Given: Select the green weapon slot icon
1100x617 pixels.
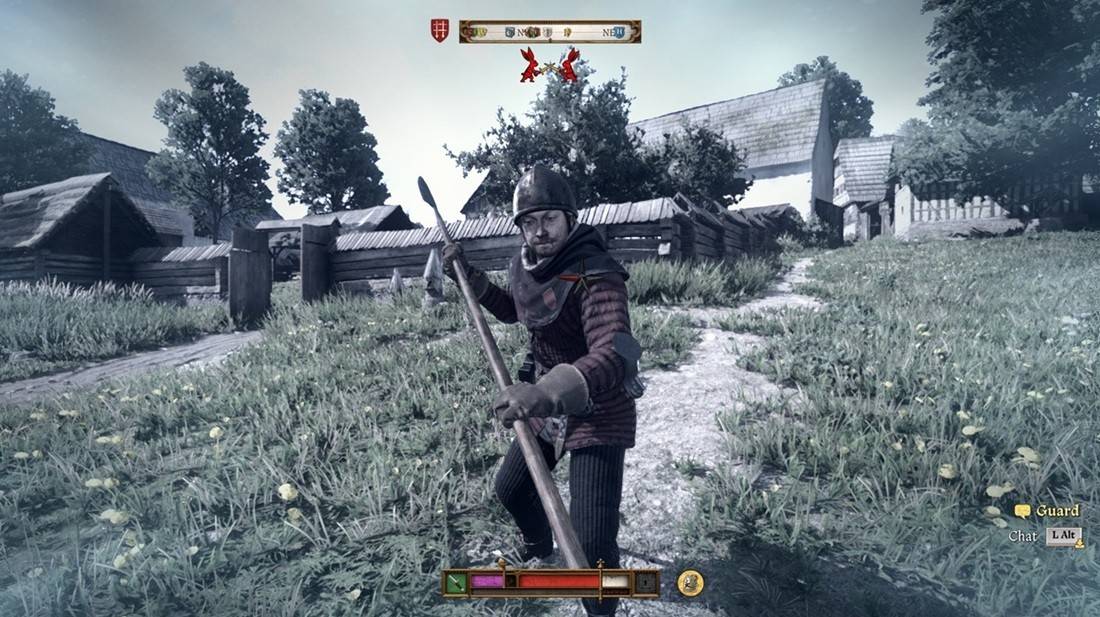Looking at the screenshot, I should pos(456,582).
